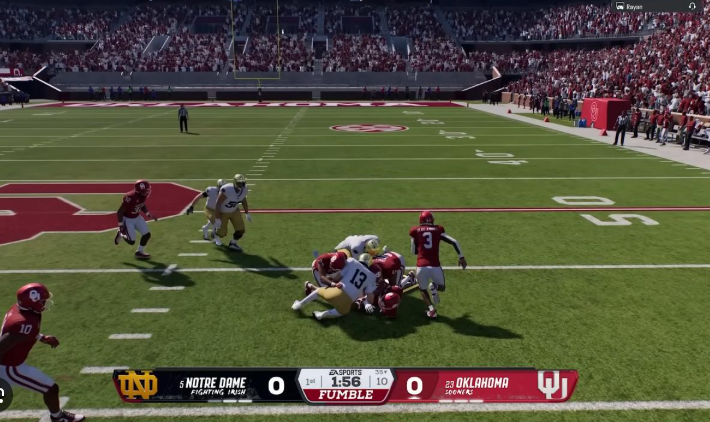
Task: Click the headphones icon in the overlay bar
Action: (690, 6)
